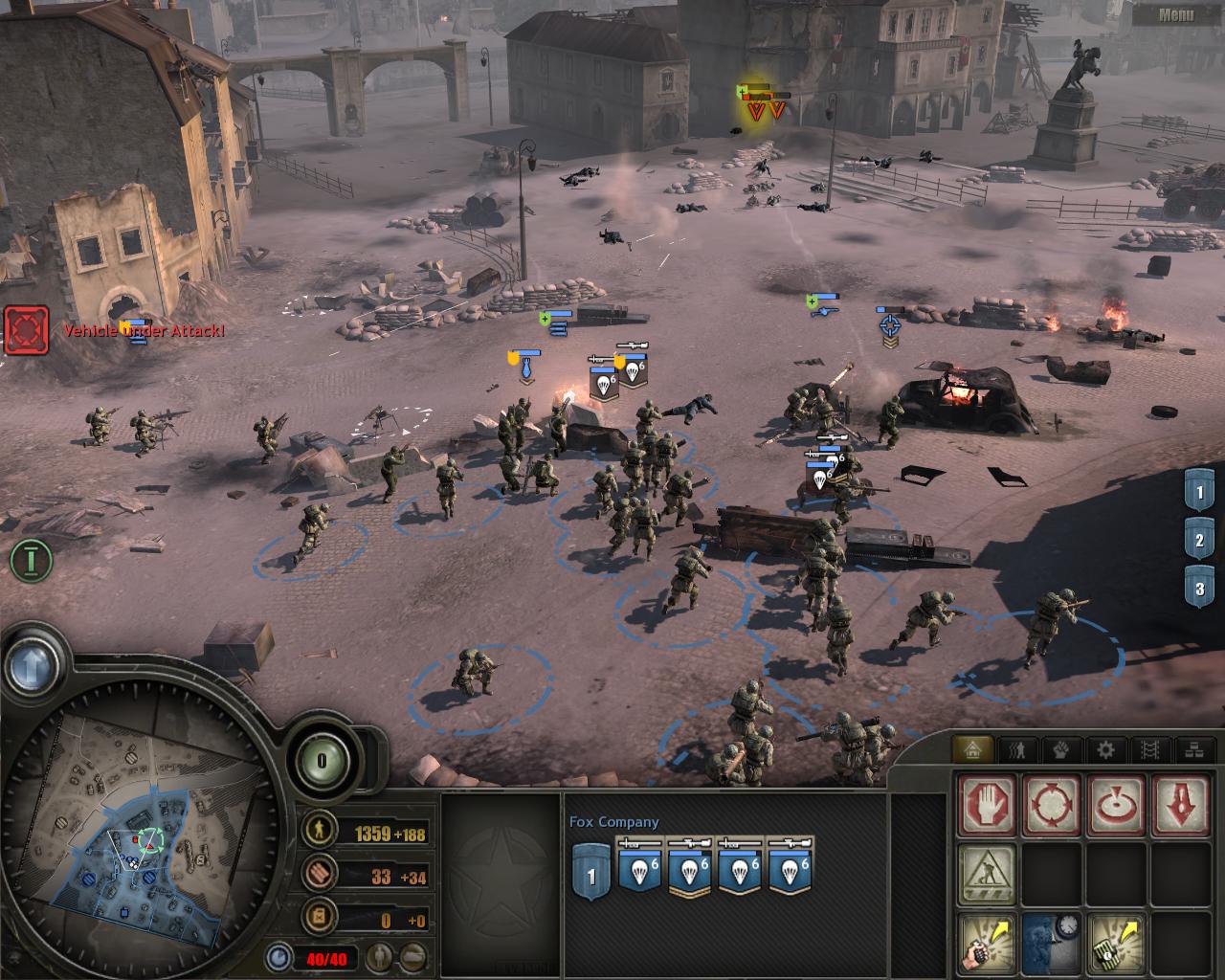
Task: Activate the attack-move crosshair command
Action: pyautogui.click(x=1051, y=804)
